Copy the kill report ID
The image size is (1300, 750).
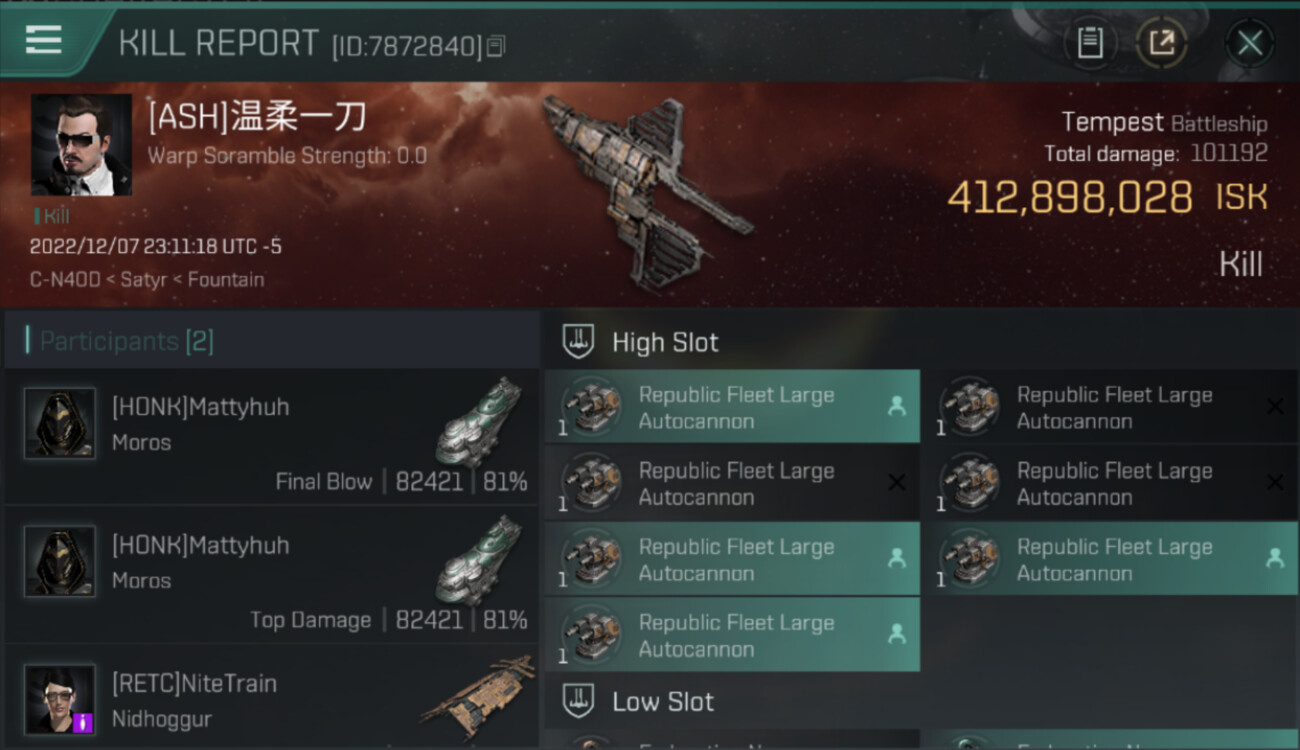click(x=497, y=46)
